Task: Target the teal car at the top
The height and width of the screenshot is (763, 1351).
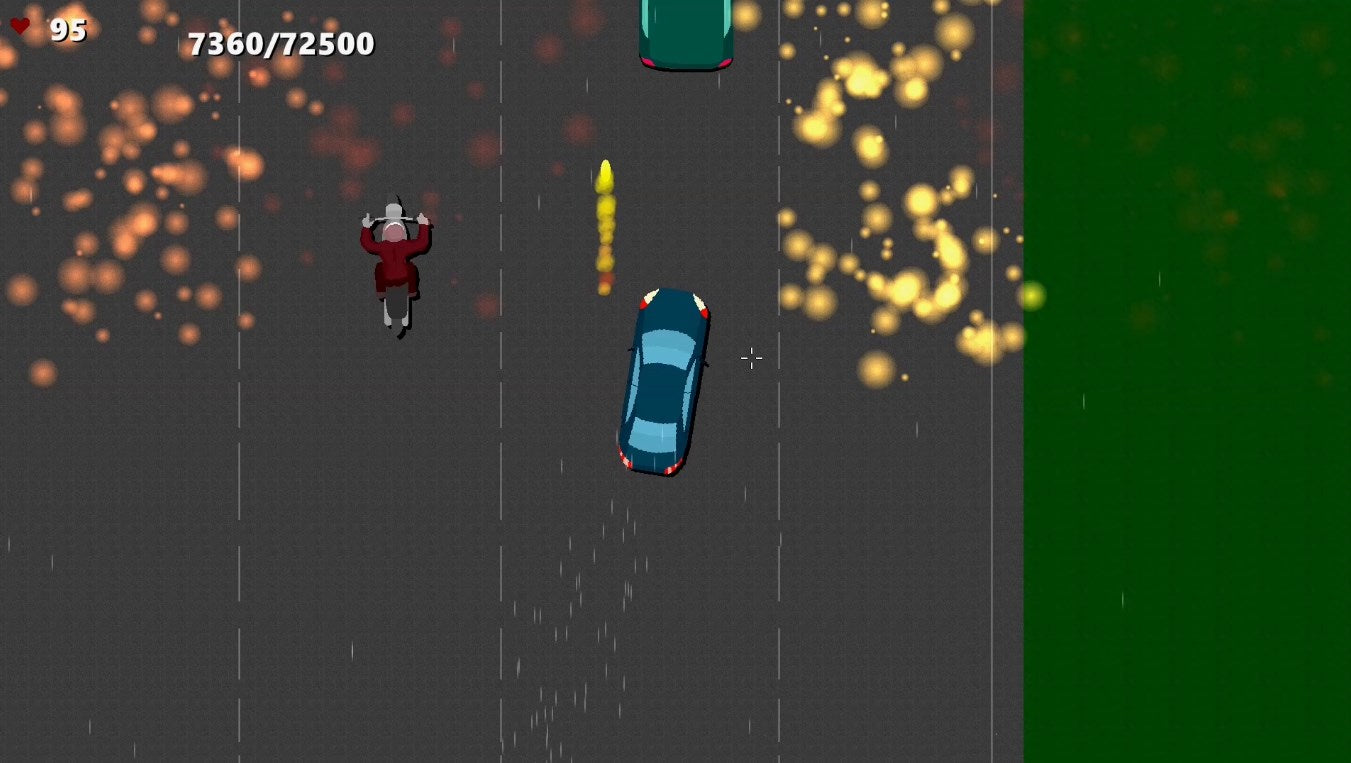Action: pos(683,30)
